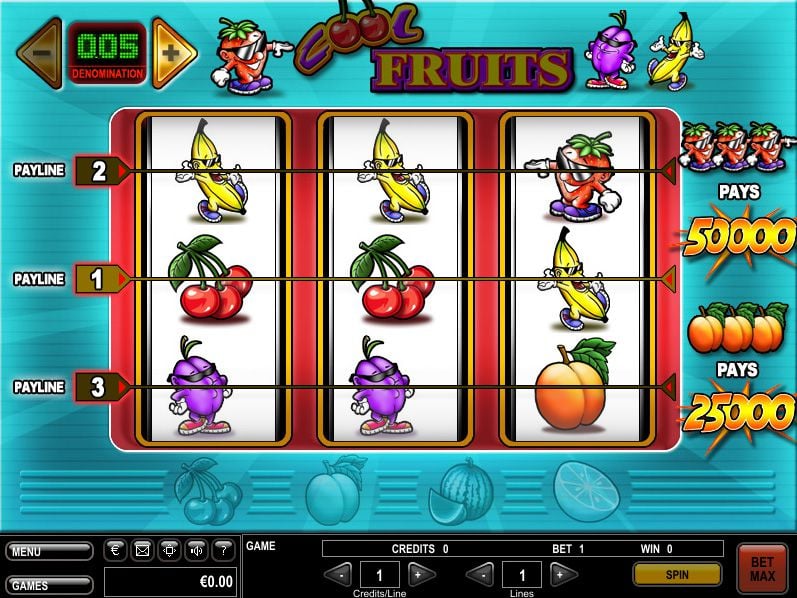797x598 pixels.
Task: Increase the number of Lines
Action: (x=564, y=574)
